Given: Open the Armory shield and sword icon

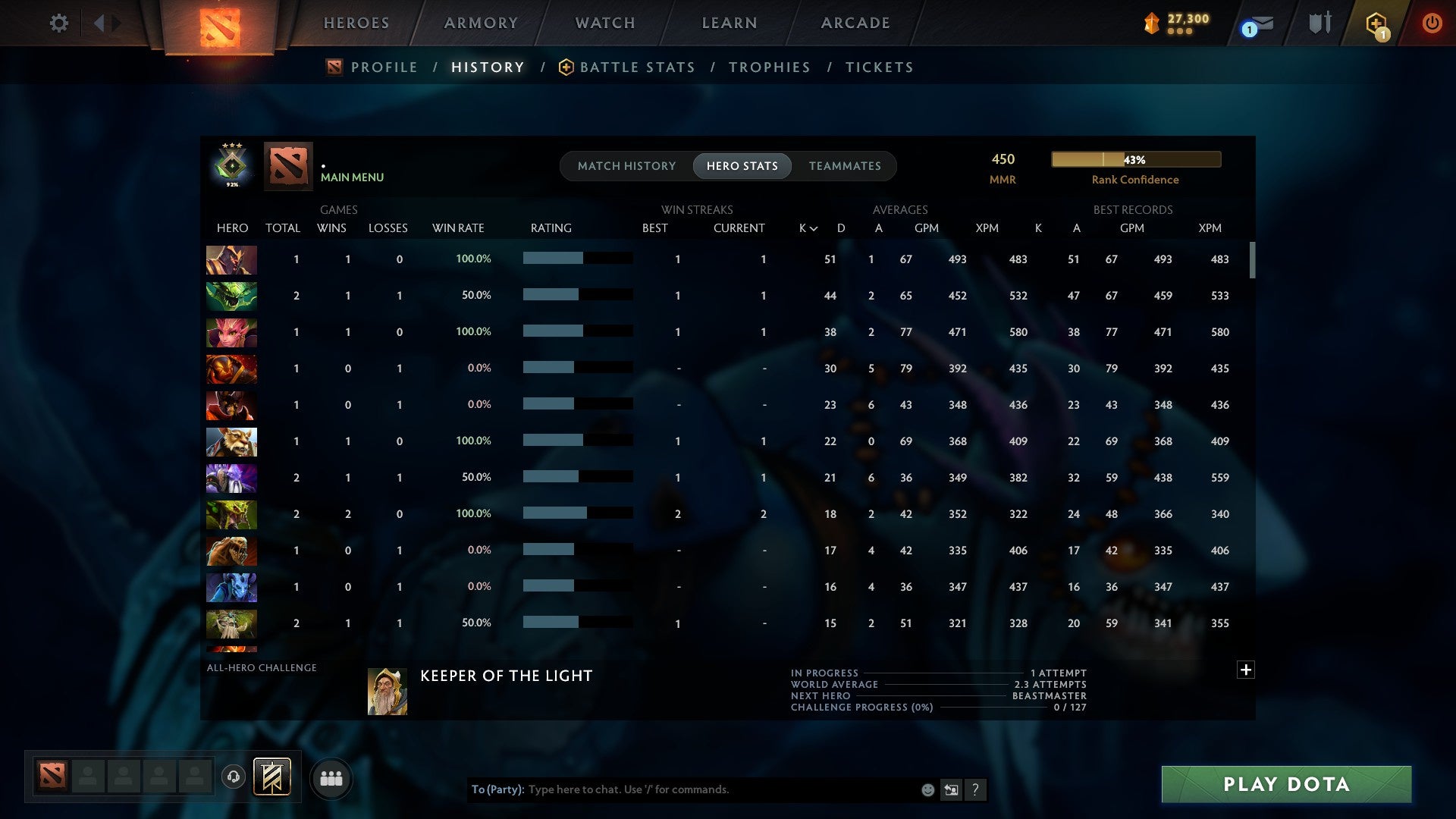Looking at the screenshot, I should tap(1319, 23).
